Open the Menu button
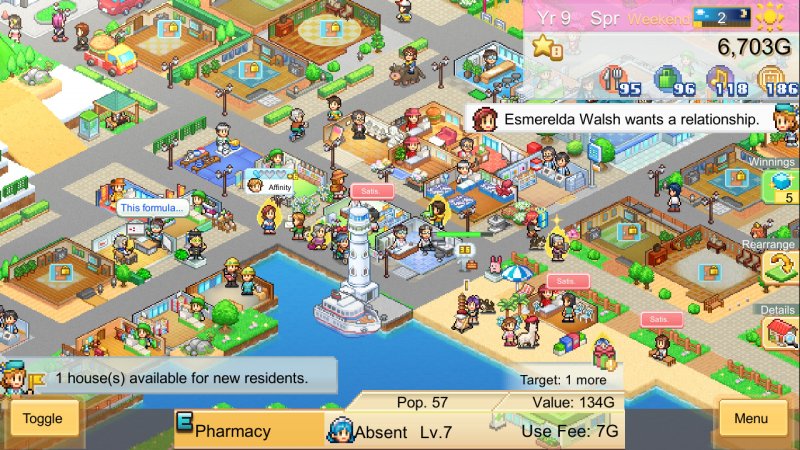Screen dimensions: 800x450 click(752, 418)
